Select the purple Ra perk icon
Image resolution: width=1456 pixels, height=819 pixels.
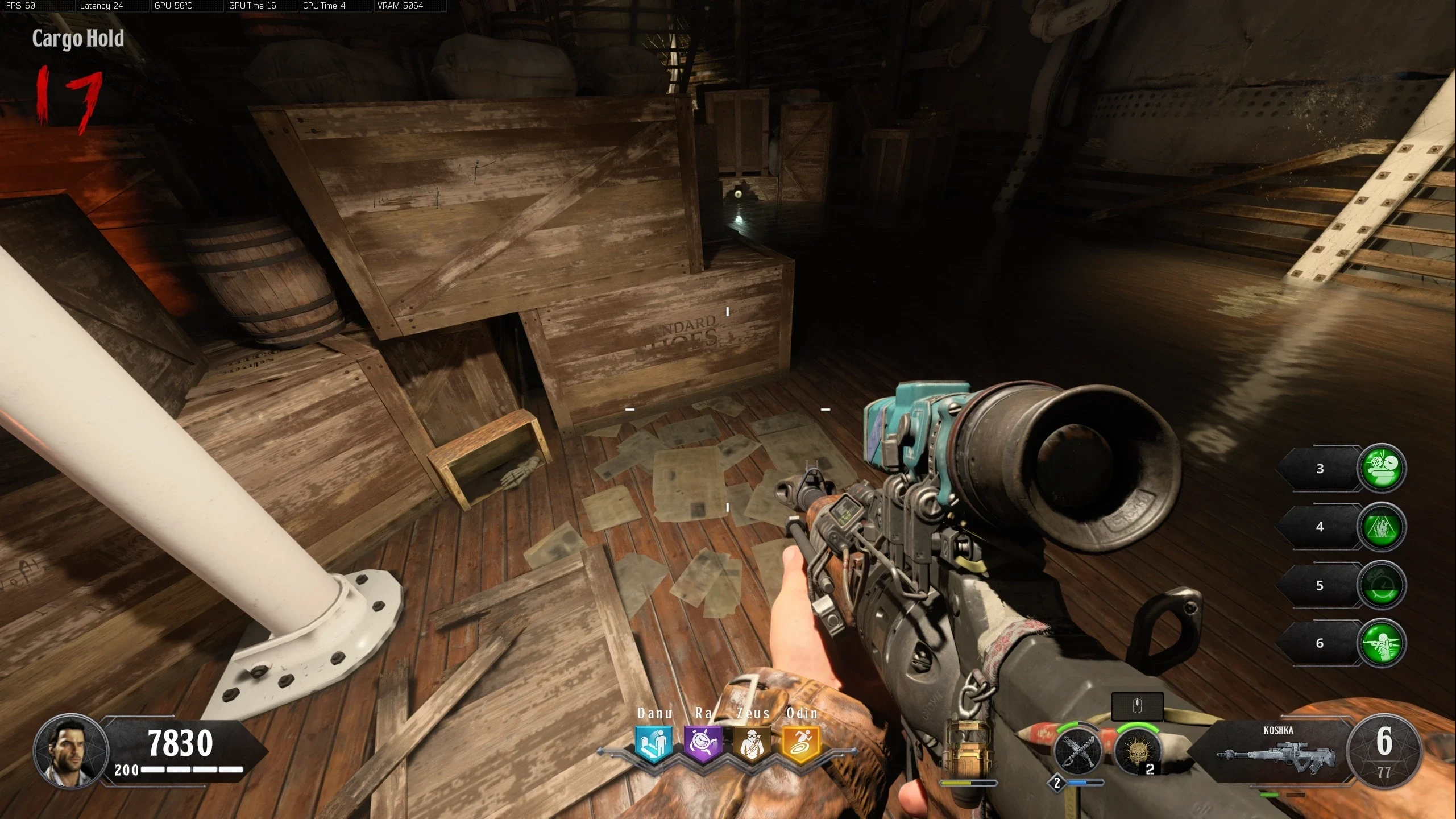point(703,743)
